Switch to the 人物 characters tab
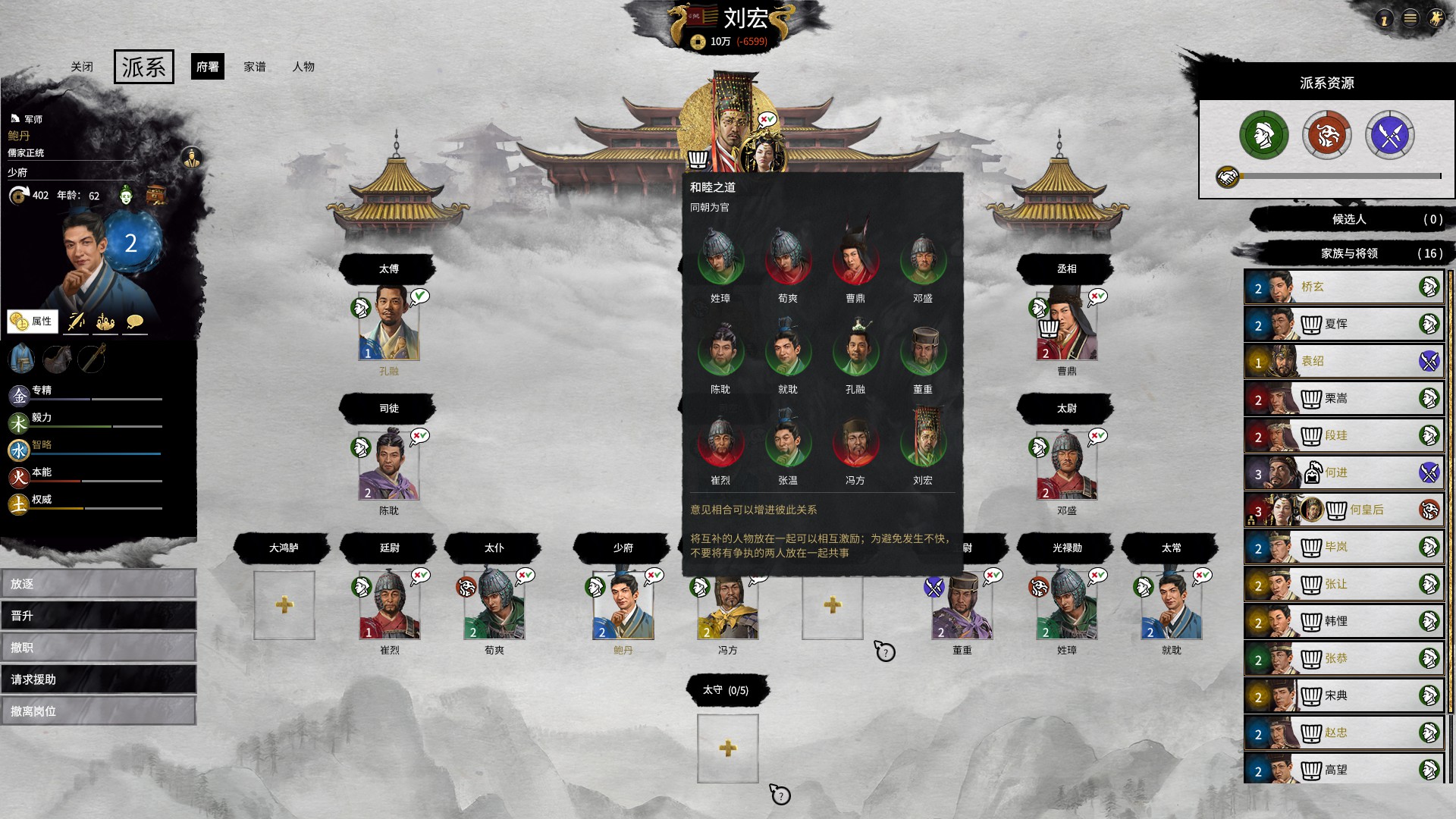 pyautogui.click(x=304, y=67)
